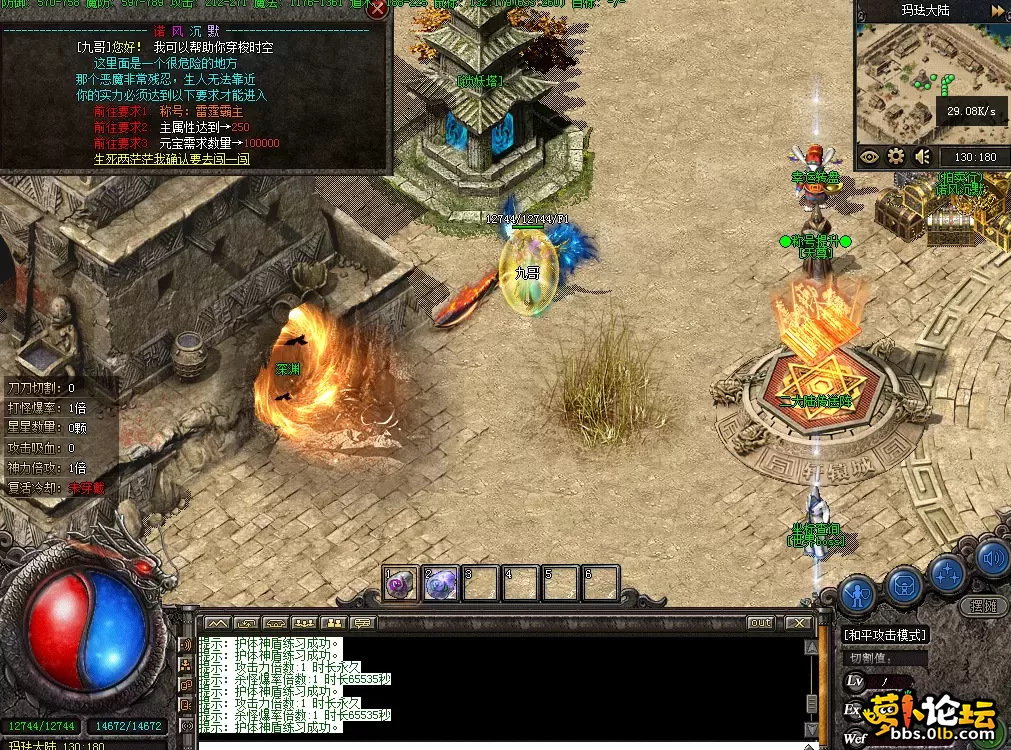The width and height of the screenshot is (1011, 750).
Task: Toggle sound with the speaker icon under minimap
Action: (923, 156)
